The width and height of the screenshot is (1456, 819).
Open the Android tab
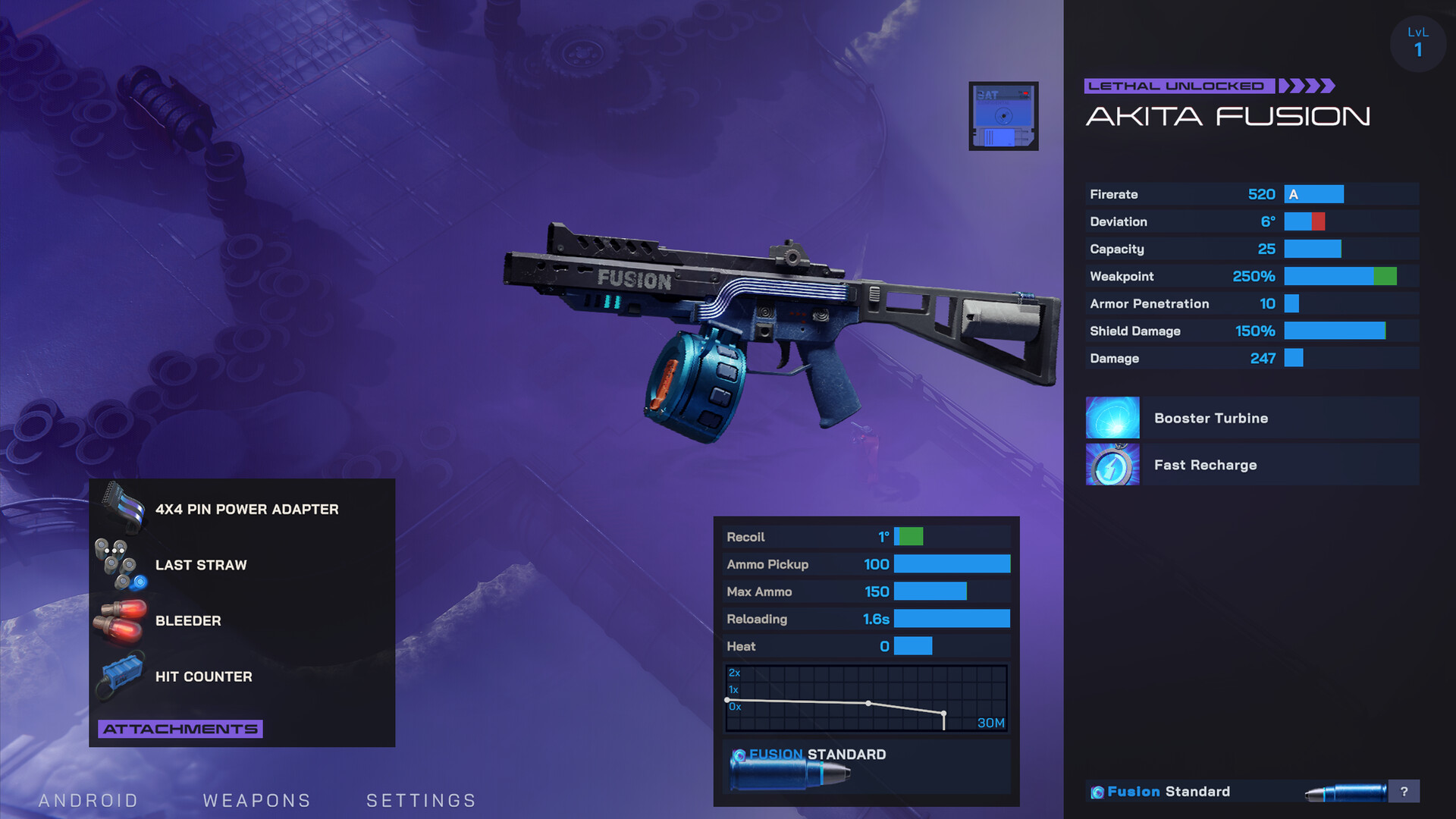coord(88,800)
